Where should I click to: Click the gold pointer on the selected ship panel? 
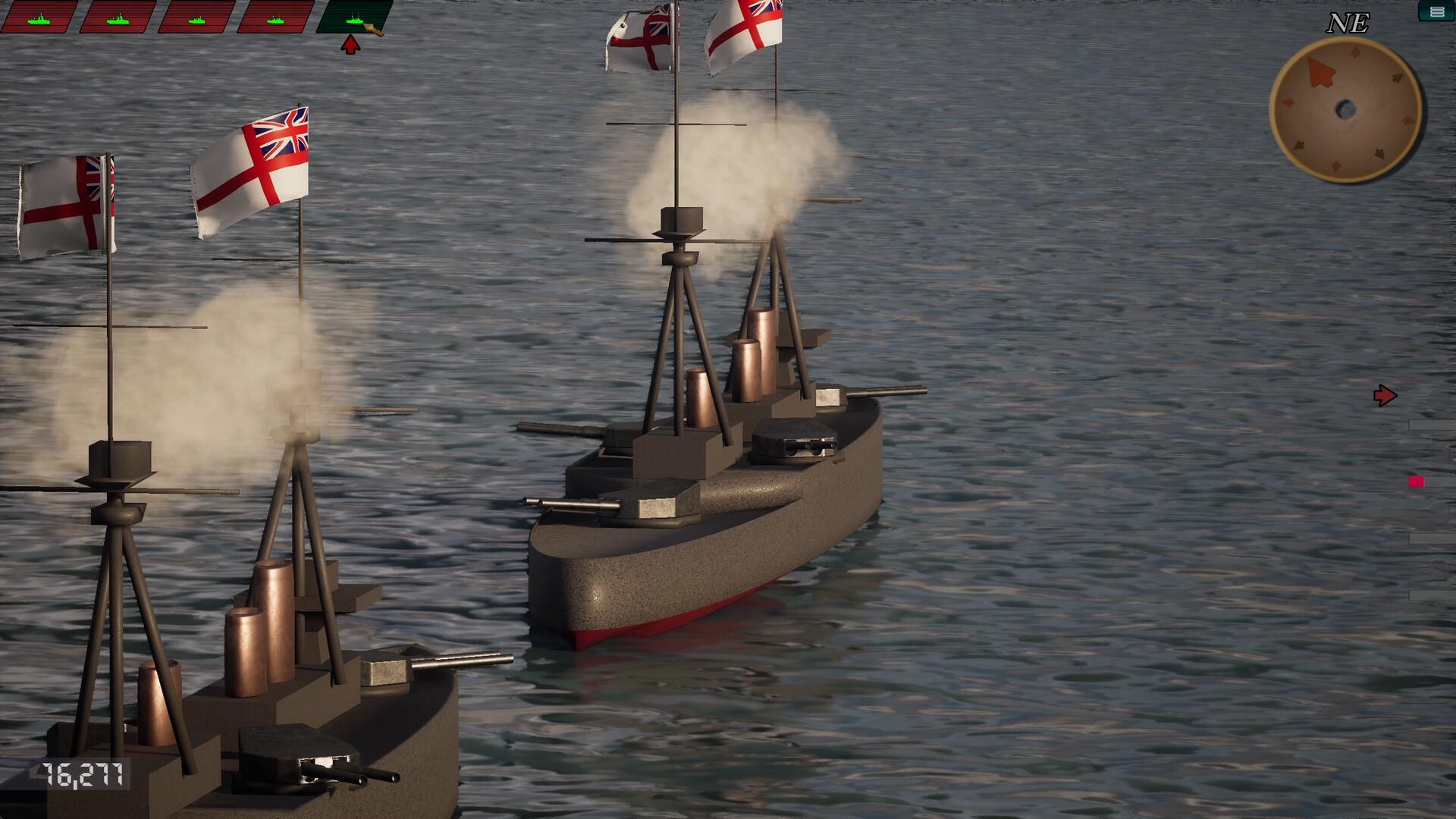[x=373, y=28]
